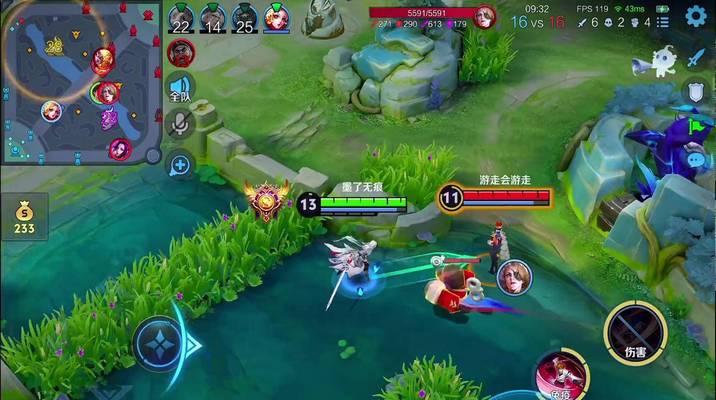
Task: Select the level 14 teammate portrait
Action: [212, 18]
